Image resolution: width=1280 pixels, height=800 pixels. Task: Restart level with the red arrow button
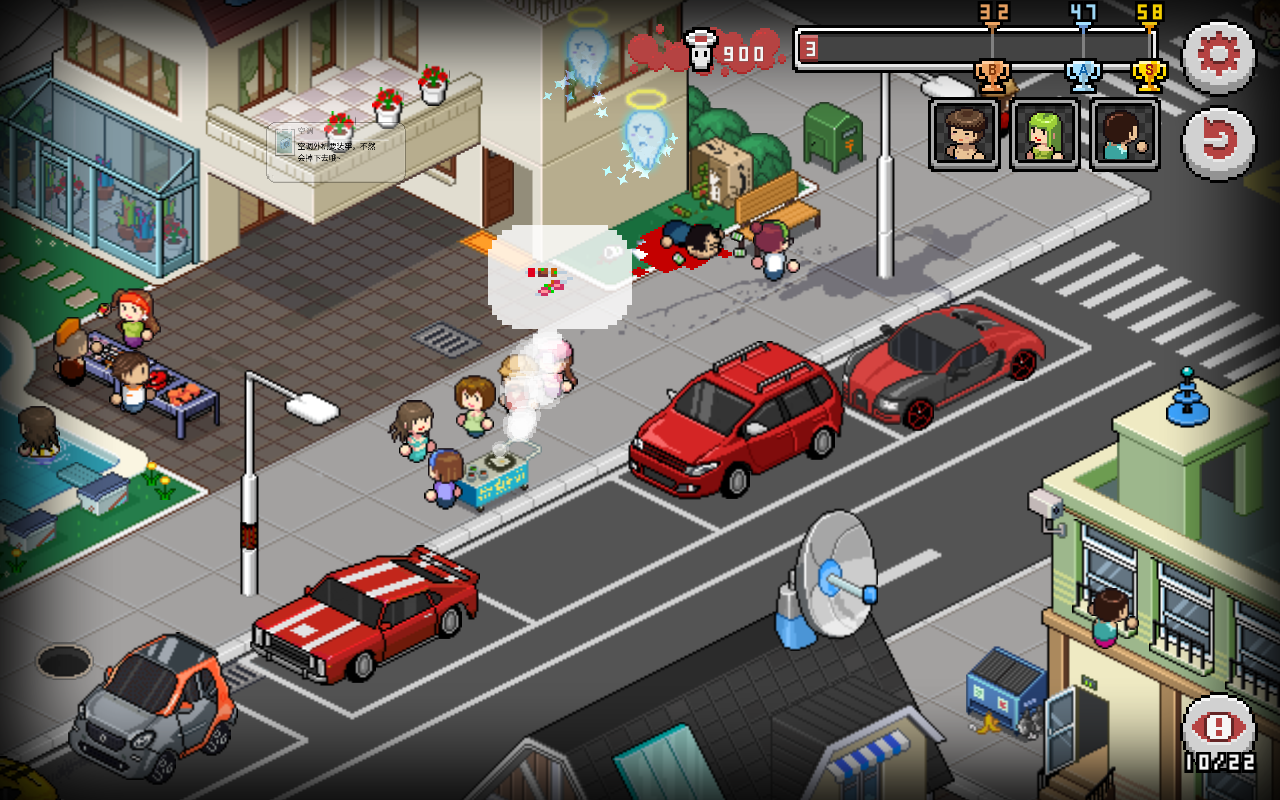tap(1218, 143)
